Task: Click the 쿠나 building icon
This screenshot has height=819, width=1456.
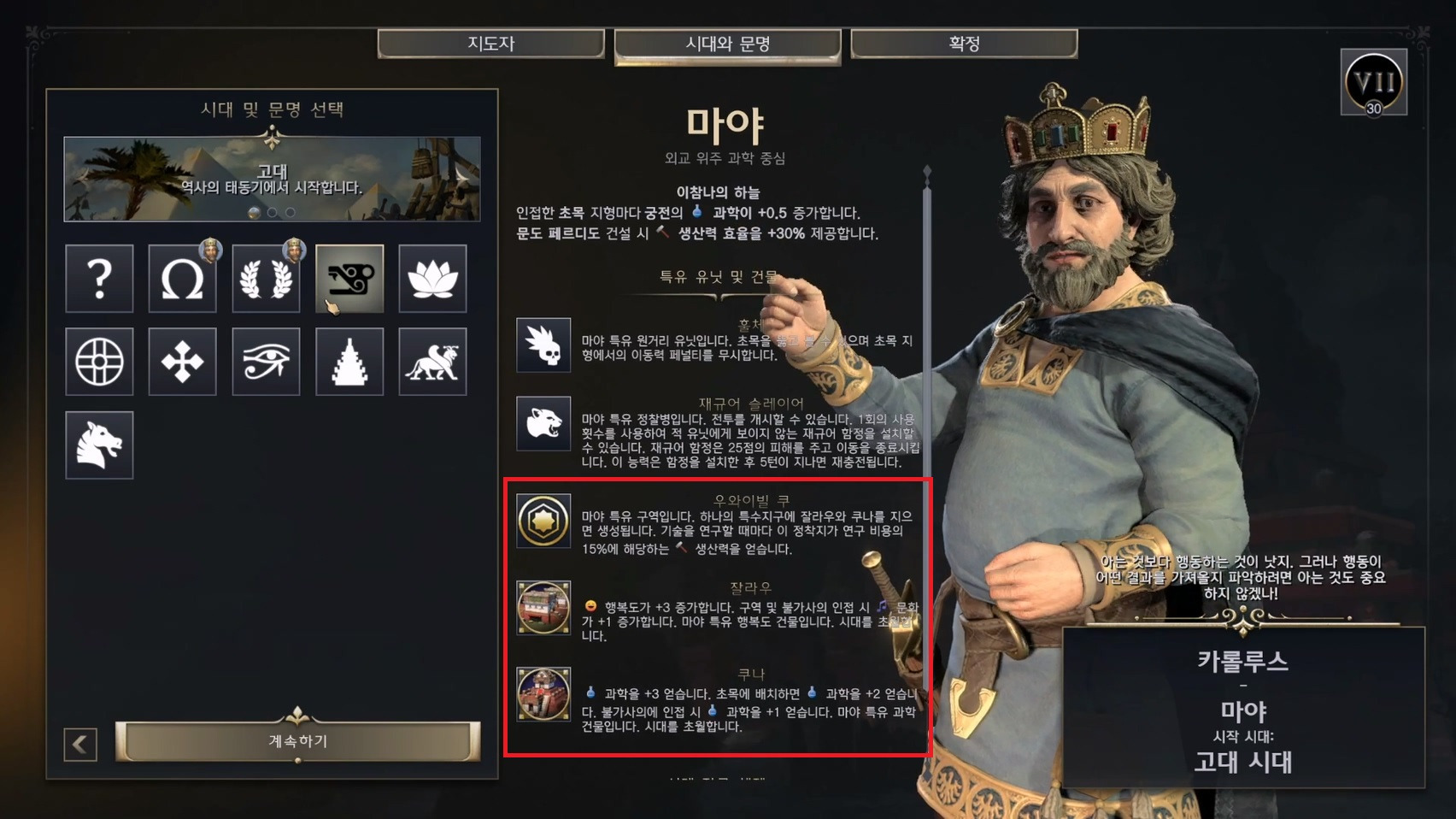Action: tap(543, 693)
